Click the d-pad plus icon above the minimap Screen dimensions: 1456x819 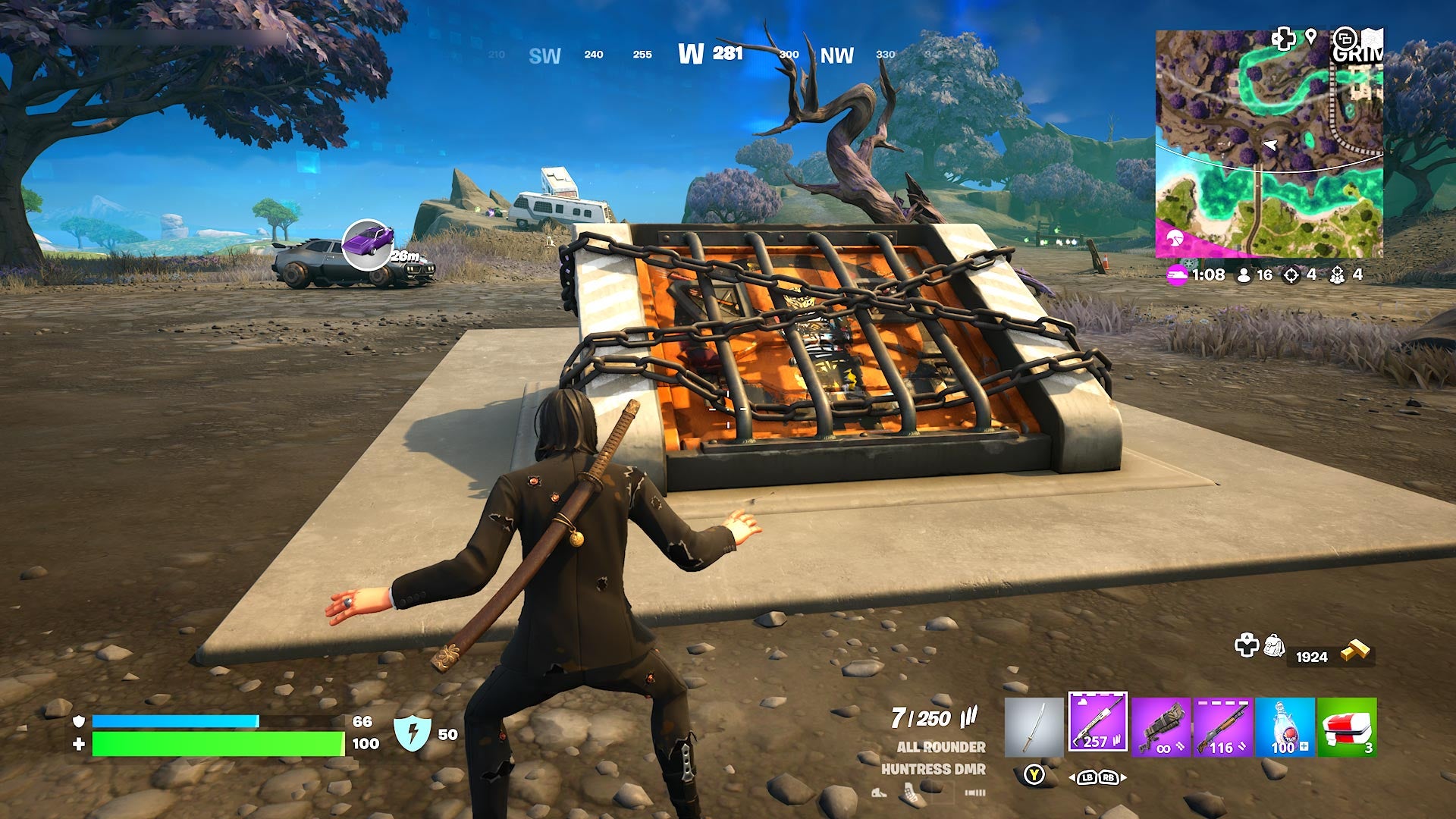point(1283,37)
